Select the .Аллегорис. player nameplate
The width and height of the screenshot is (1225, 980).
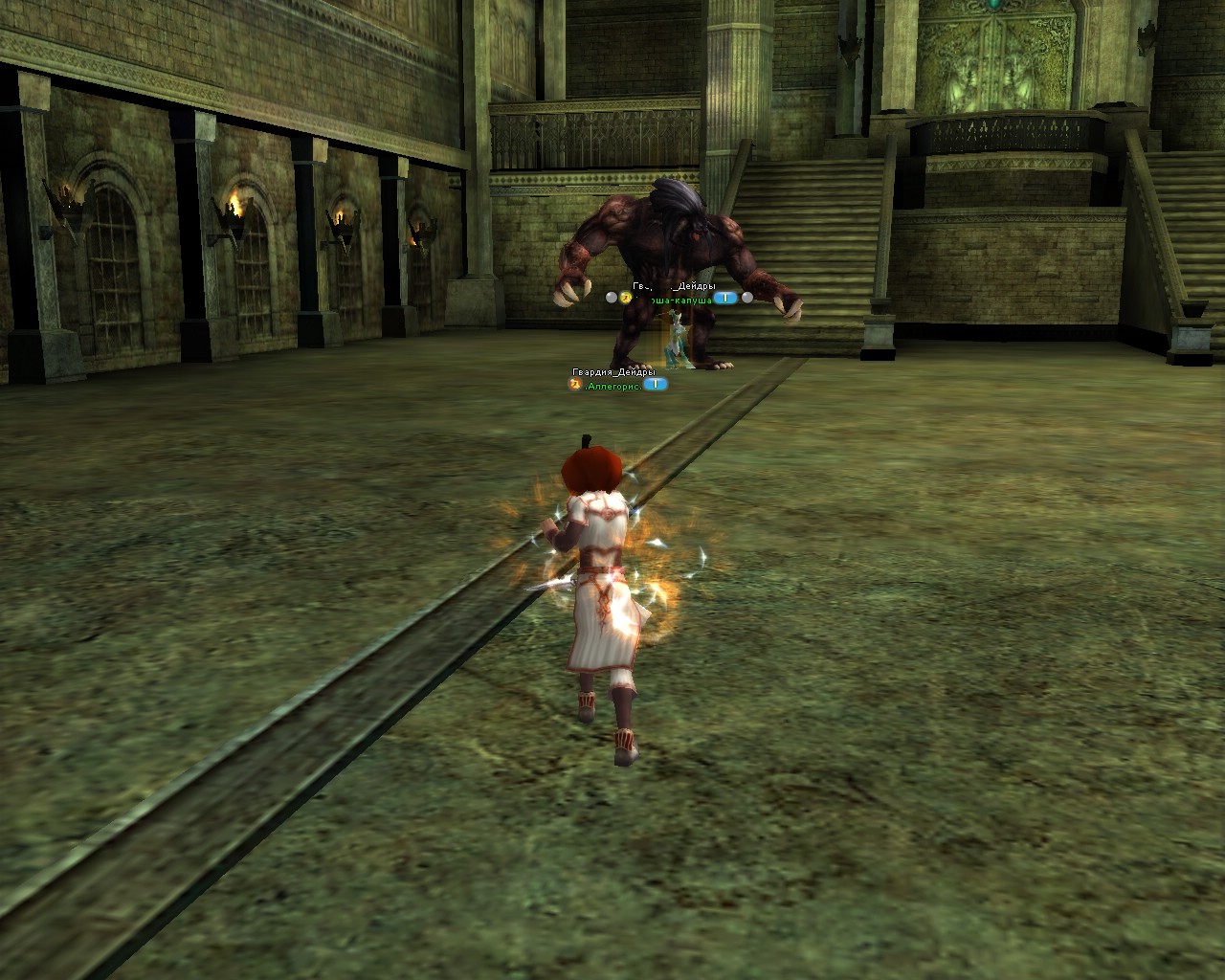613,385
